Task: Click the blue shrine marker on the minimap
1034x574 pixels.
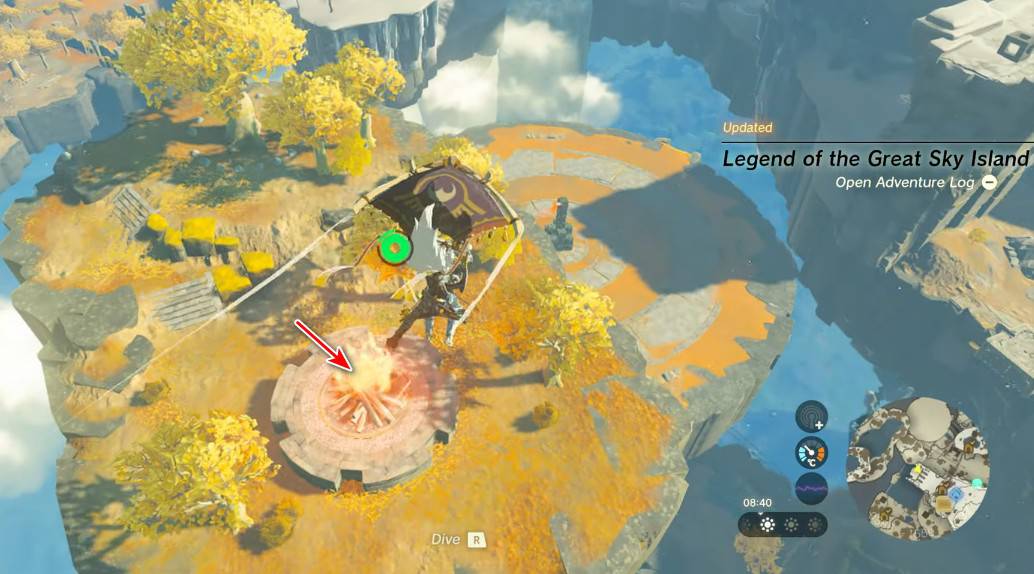Action: click(x=957, y=495)
